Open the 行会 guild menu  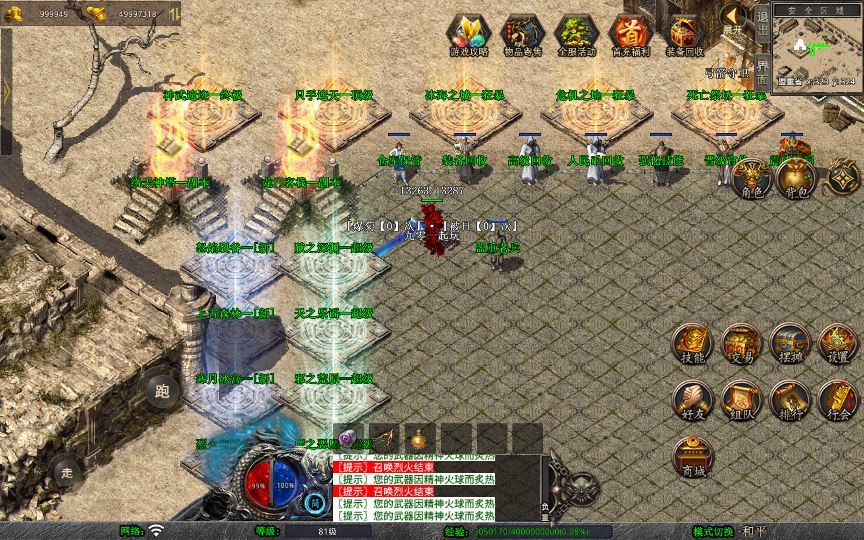[838, 400]
